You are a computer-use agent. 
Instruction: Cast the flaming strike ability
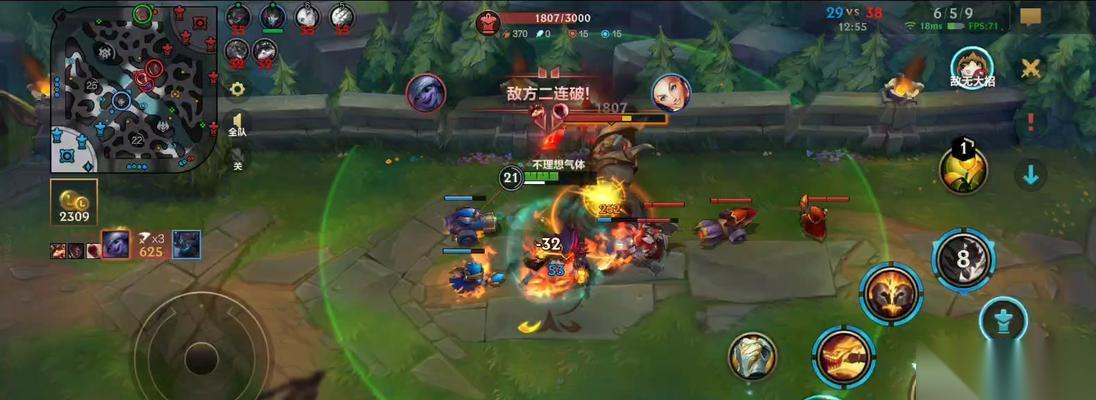[x=842, y=355]
